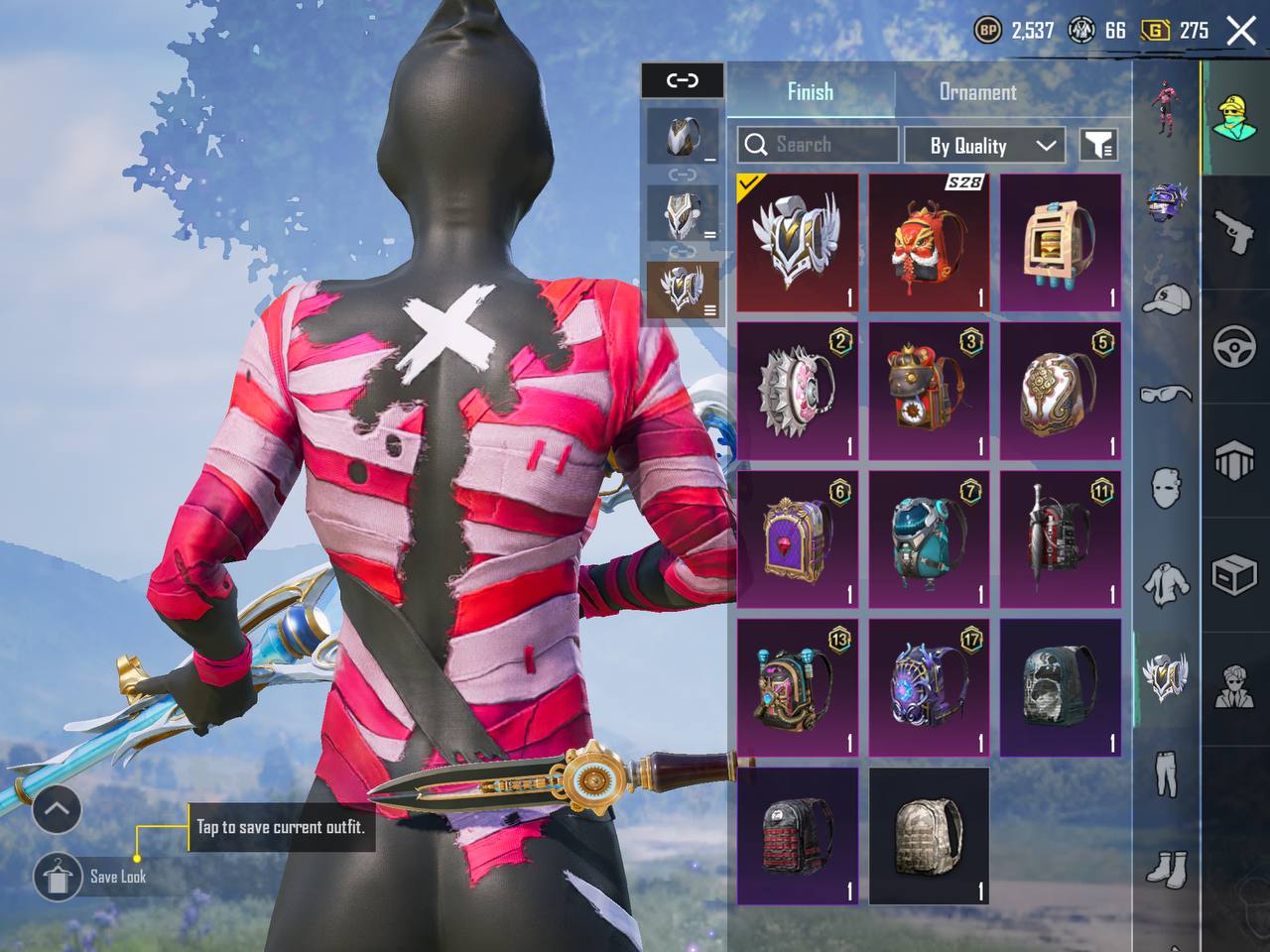Click the Search field
The width and height of the screenshot is (1270, 952).
point(818,145)
